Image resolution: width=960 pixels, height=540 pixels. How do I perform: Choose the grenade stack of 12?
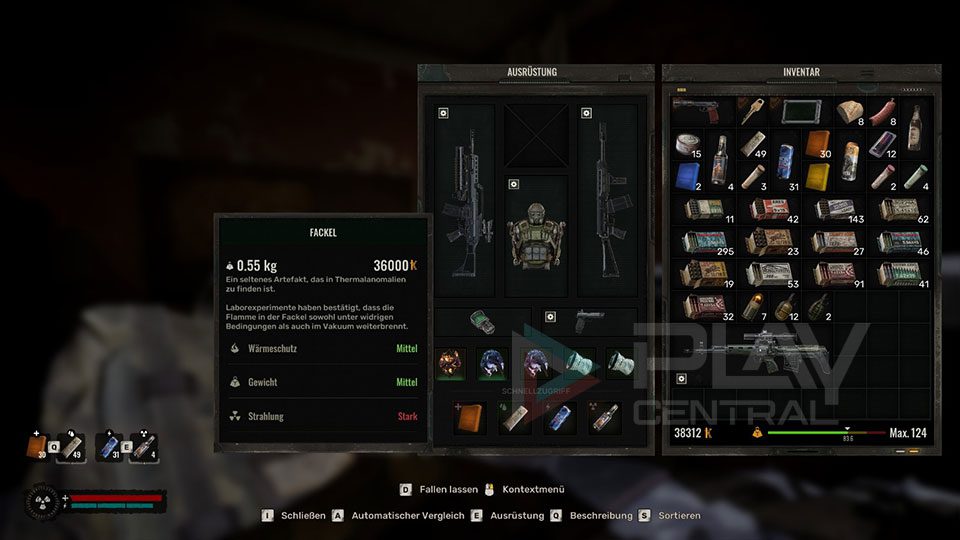[785, 306]
